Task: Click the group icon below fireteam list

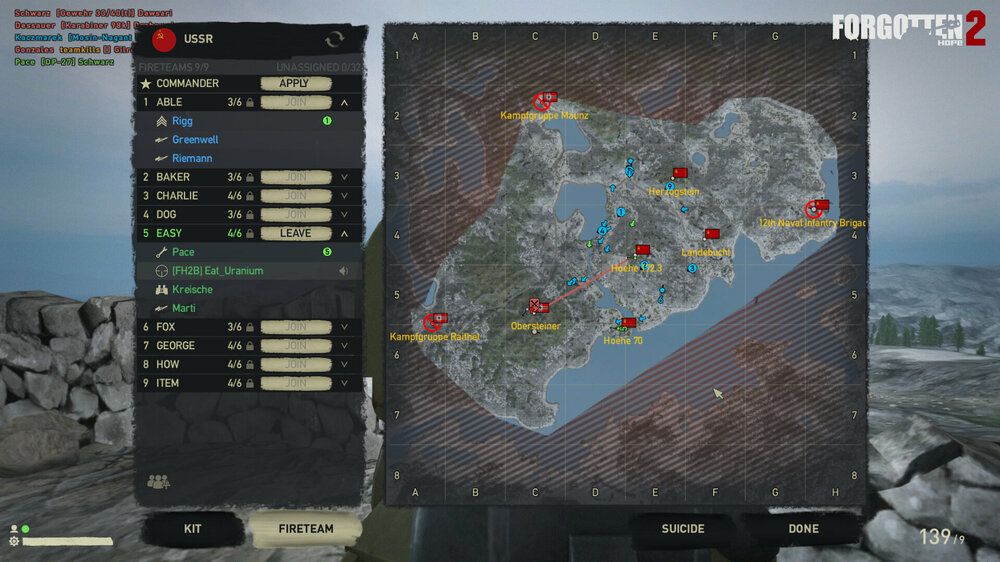Action: 158,482
